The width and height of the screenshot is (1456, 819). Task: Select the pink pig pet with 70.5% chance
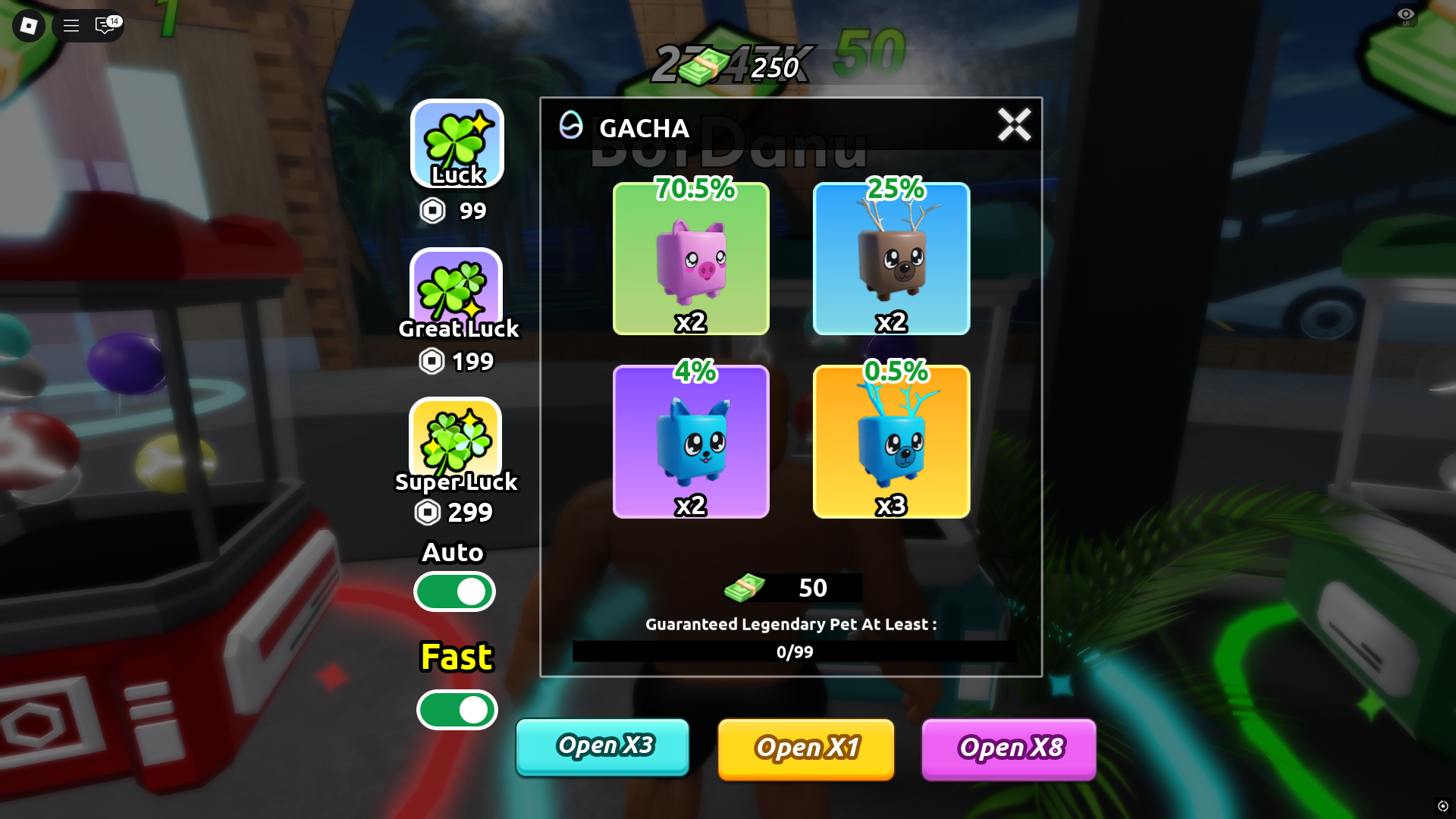[x=691, y=259]
